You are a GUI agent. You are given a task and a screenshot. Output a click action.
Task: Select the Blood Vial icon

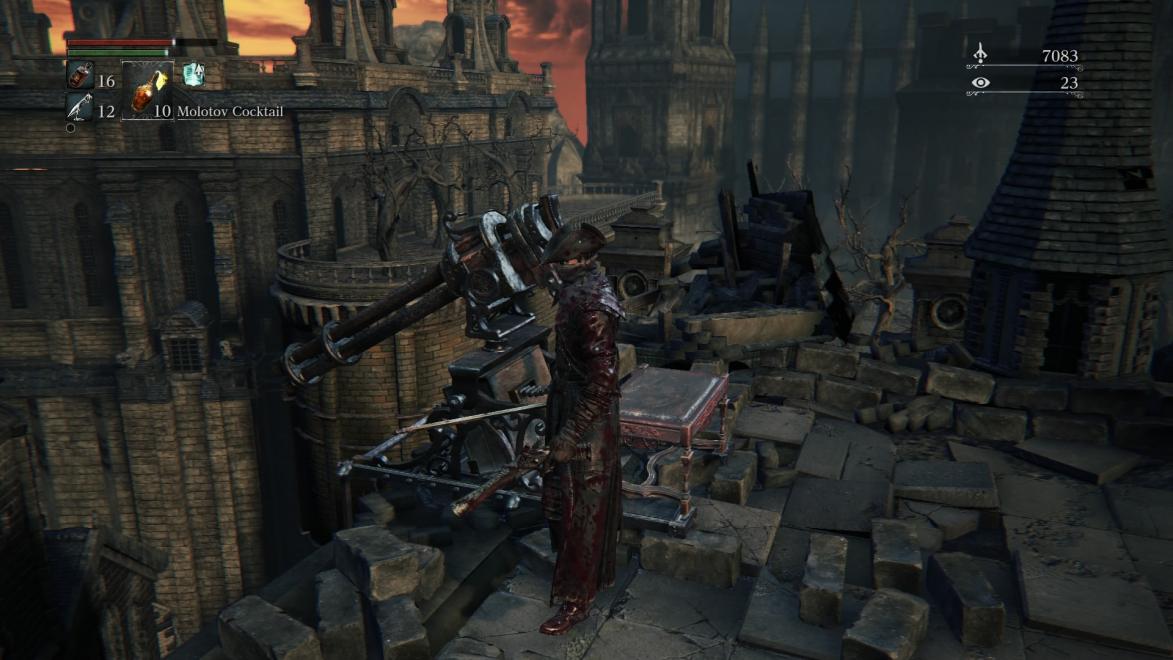(79, 75)
